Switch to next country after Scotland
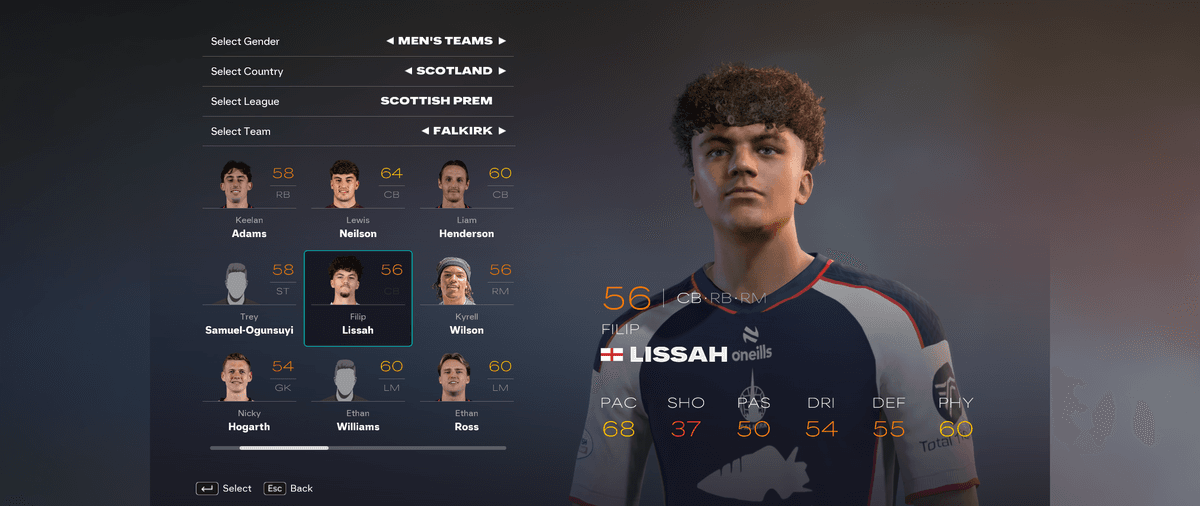The image size is (1200, 506). (502, 71)
